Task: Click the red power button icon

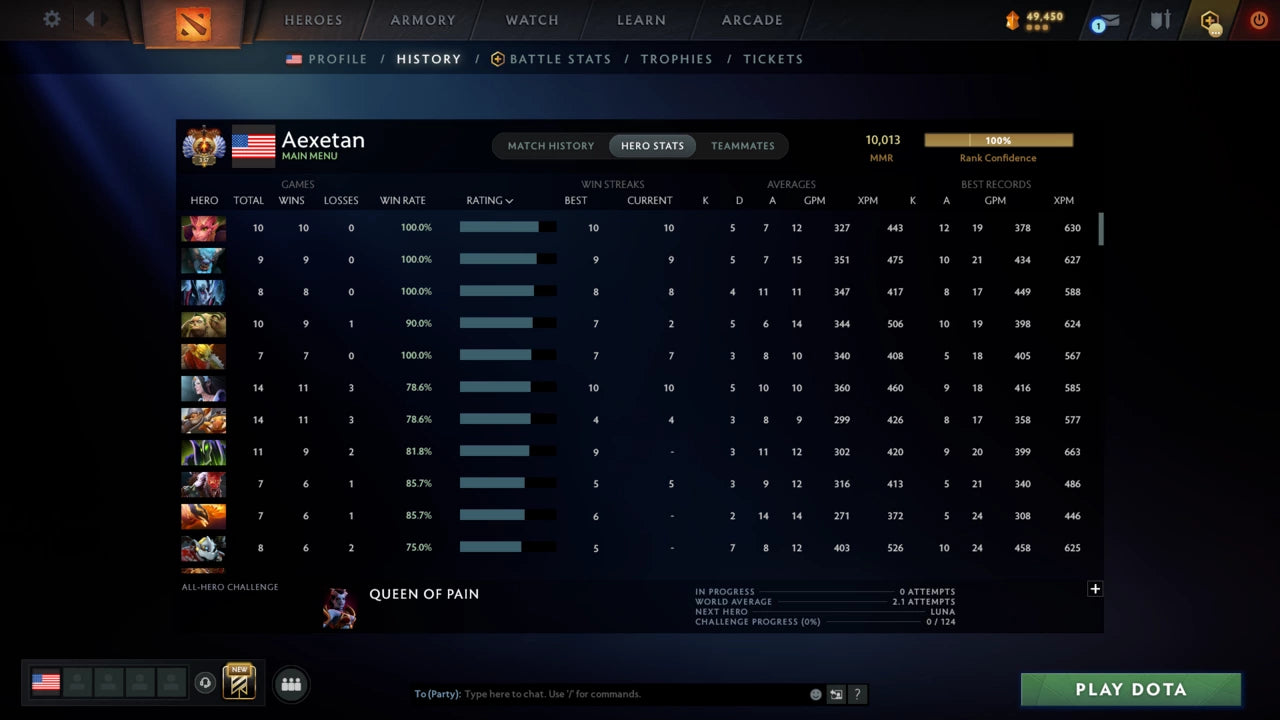Action: [x=1258, y=19]
